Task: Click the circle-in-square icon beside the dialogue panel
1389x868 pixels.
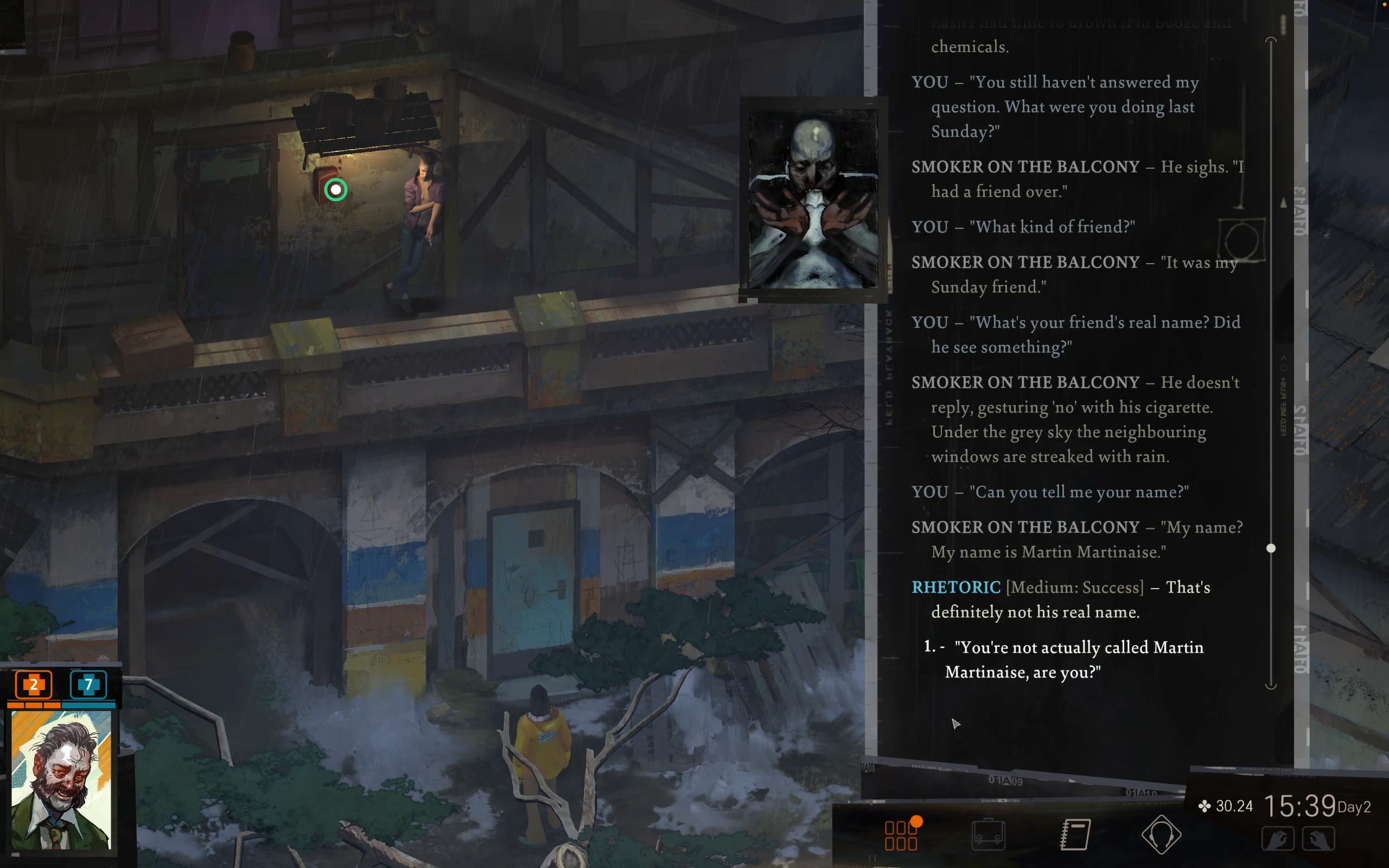Action: point(1243,240)
